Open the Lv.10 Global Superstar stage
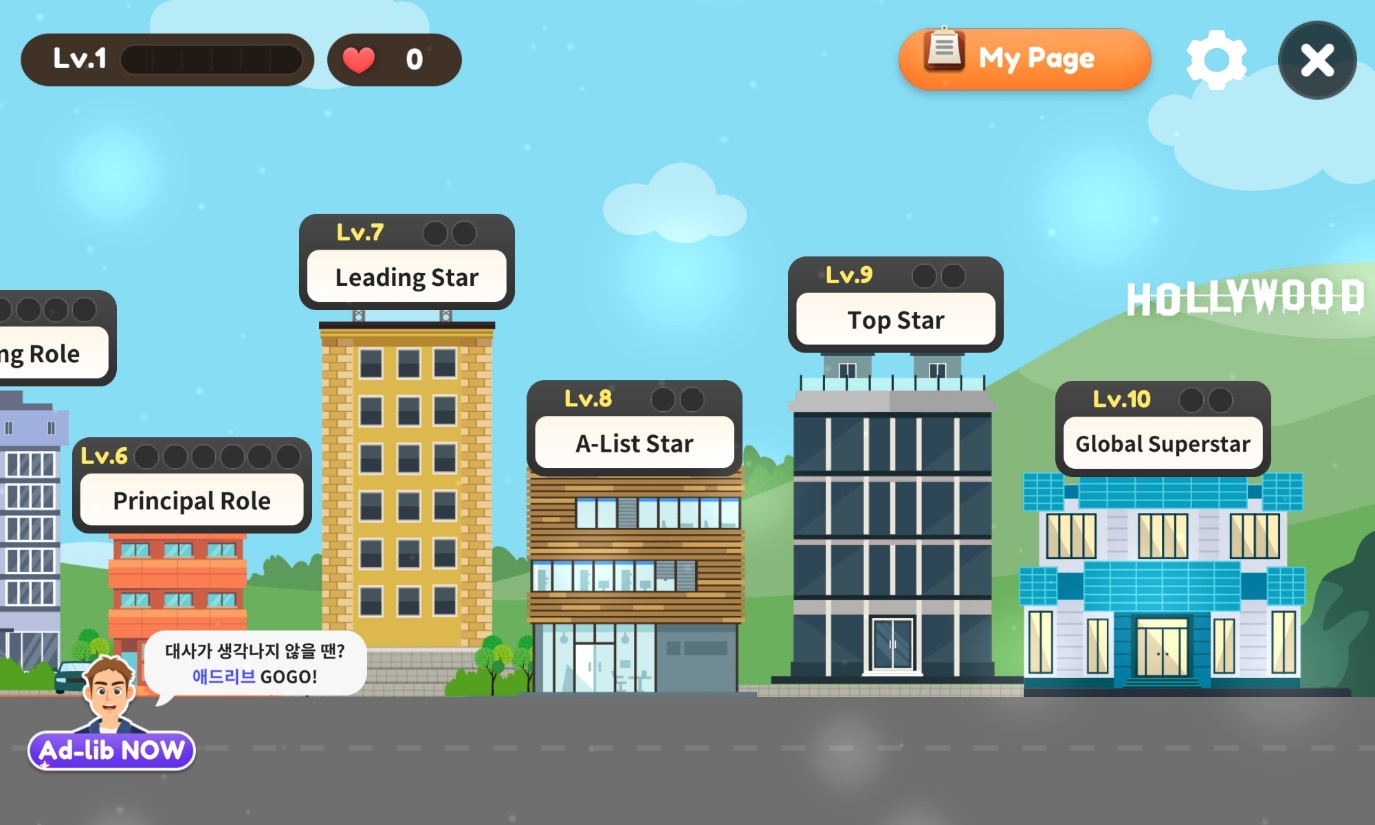This screenshot has height=825, width=1375. point(1162,443)
